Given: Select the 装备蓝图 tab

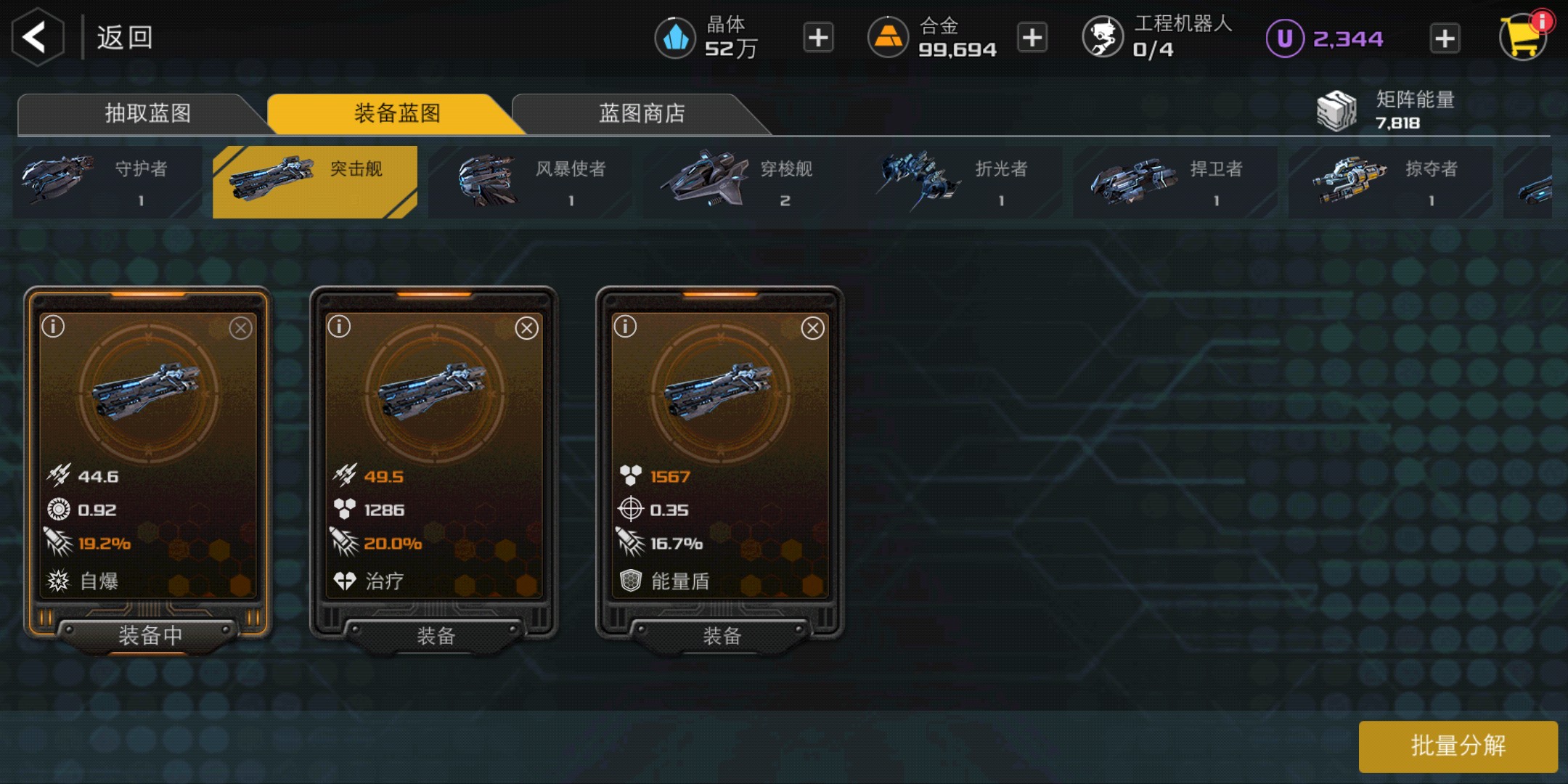Looking at the screenshot, I should 396,113.
